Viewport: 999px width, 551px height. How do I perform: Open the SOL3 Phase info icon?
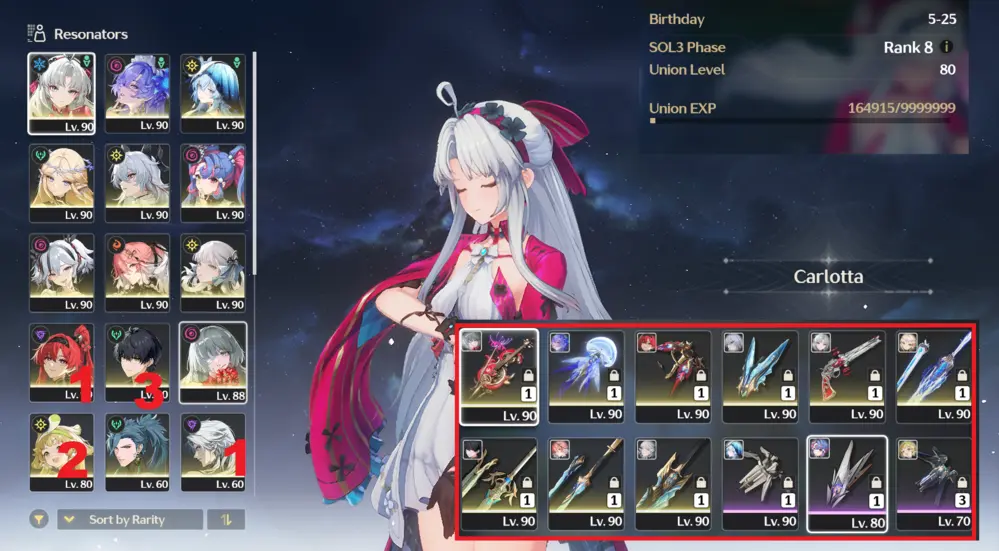click(946, 47)
